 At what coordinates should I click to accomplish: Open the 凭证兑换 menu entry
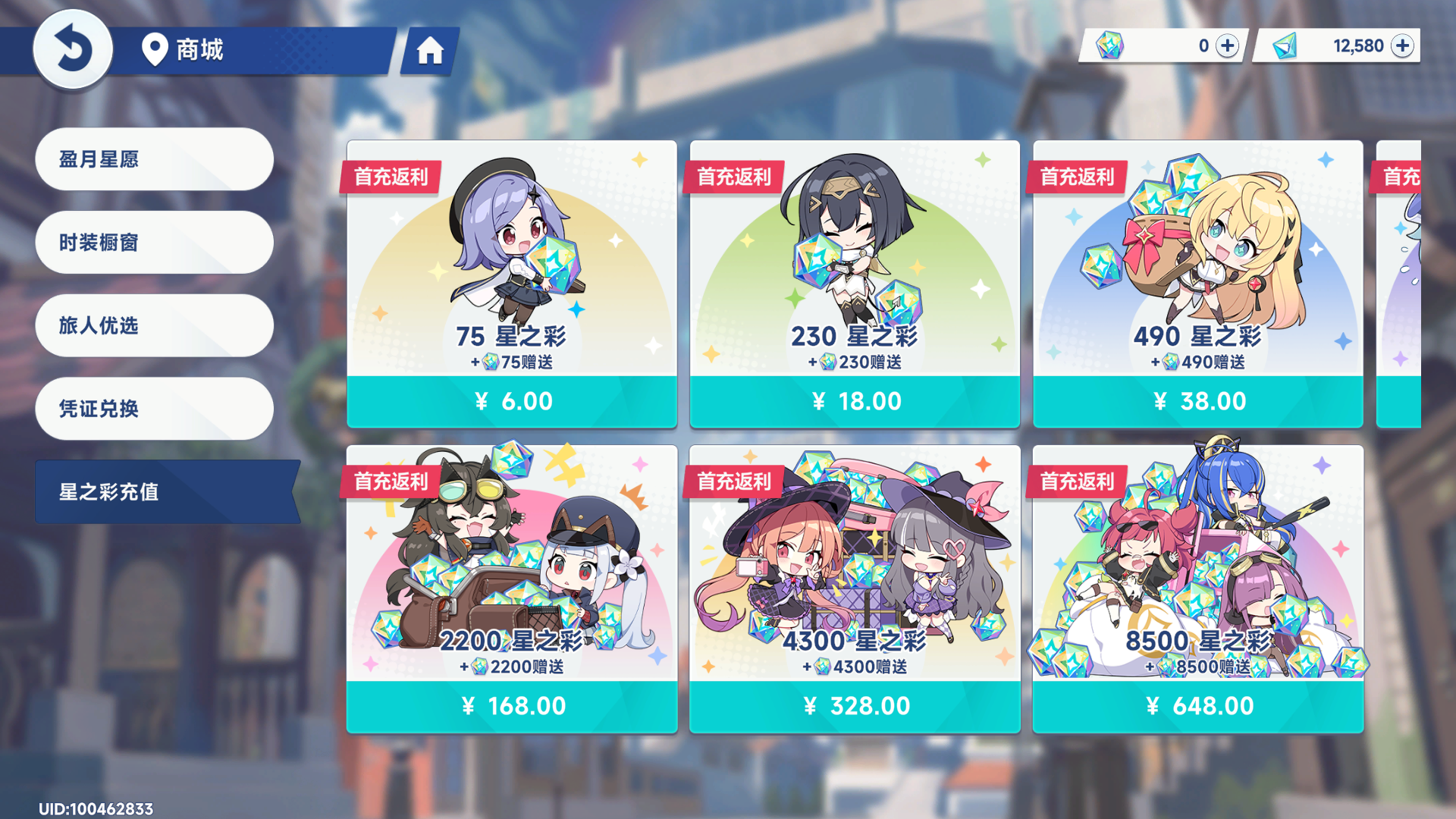click(x=154, y=408)
